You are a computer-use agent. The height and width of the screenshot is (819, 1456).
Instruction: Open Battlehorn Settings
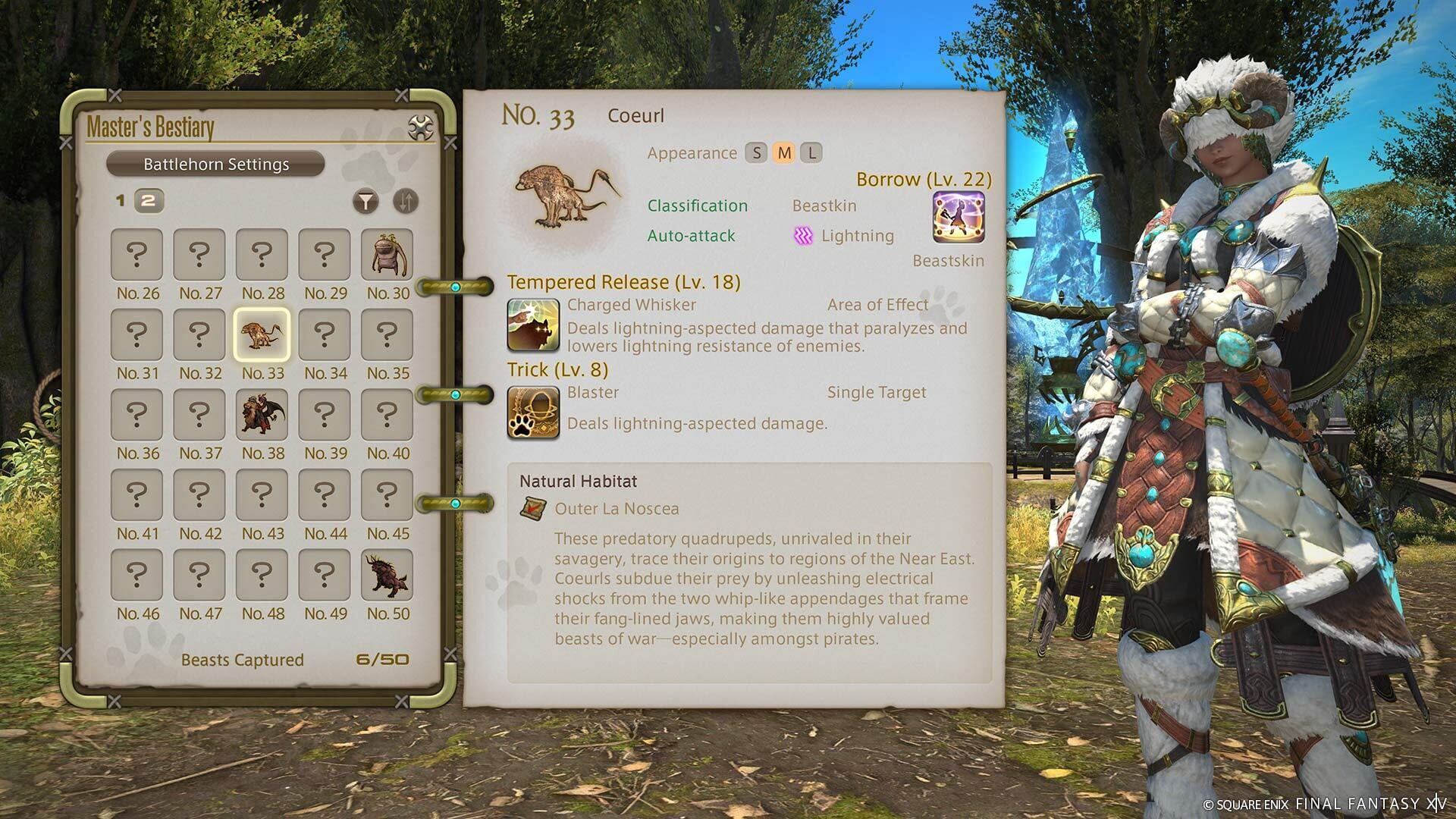pos(216,164)
